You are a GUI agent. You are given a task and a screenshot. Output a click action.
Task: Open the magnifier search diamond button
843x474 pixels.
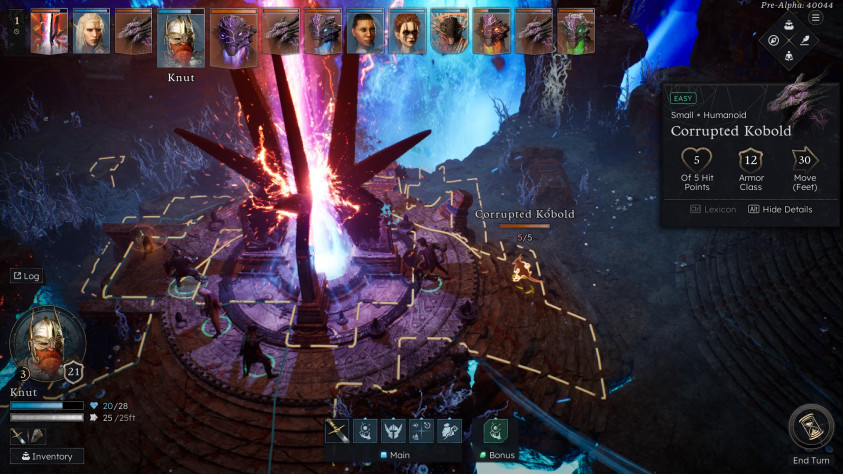(x=772, y=41)
